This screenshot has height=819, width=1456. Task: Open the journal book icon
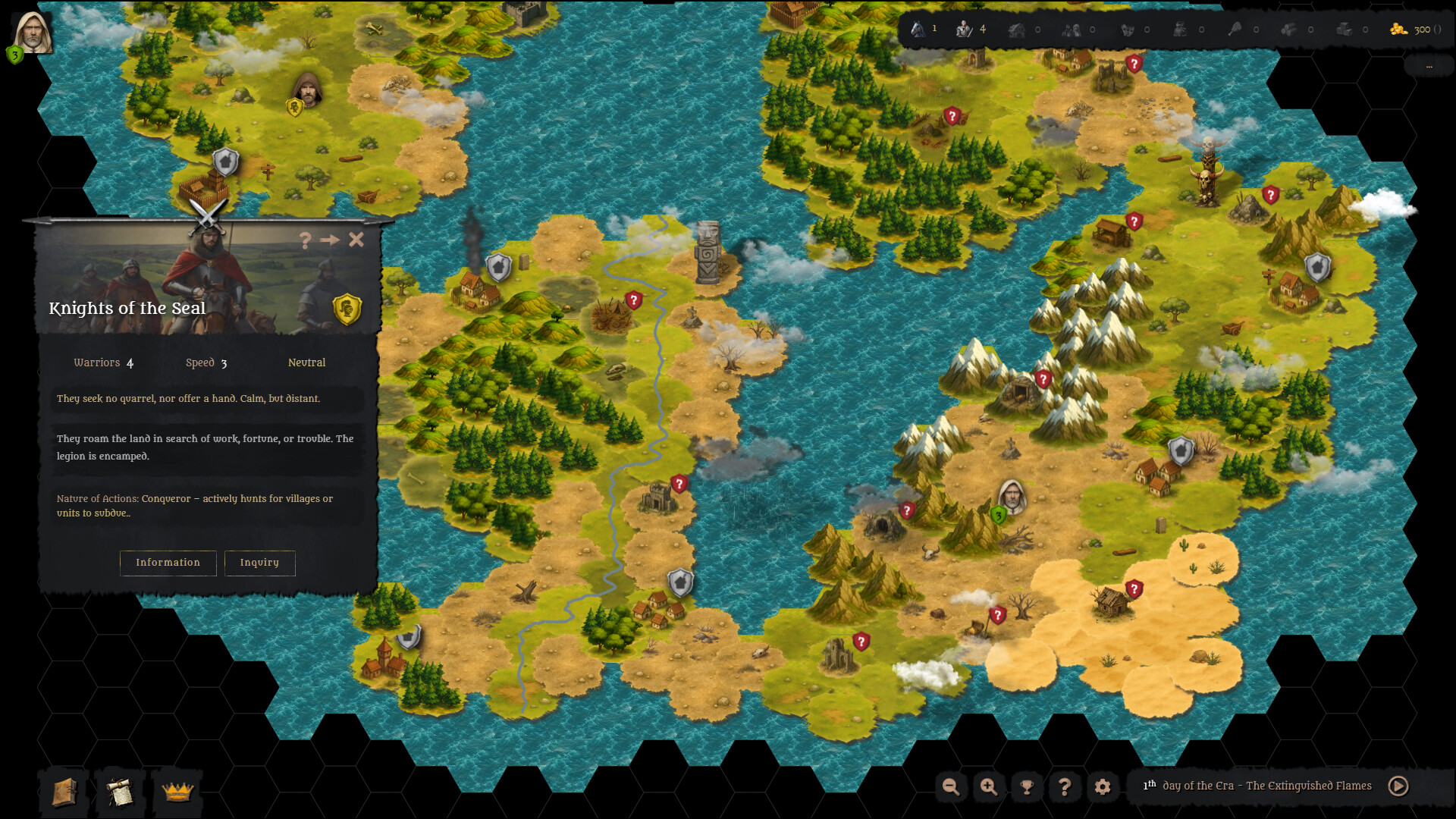click(64, 792)
